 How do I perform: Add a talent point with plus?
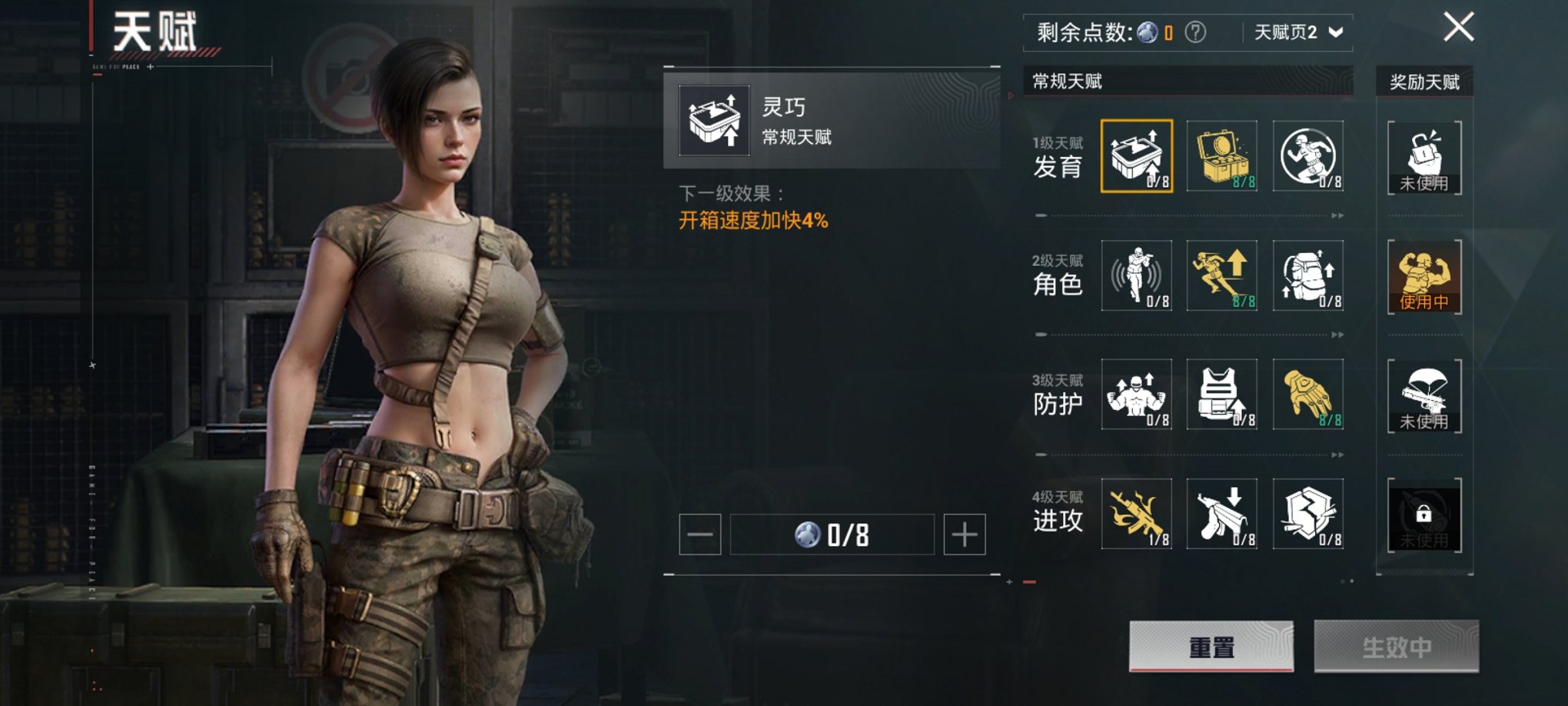964,534
